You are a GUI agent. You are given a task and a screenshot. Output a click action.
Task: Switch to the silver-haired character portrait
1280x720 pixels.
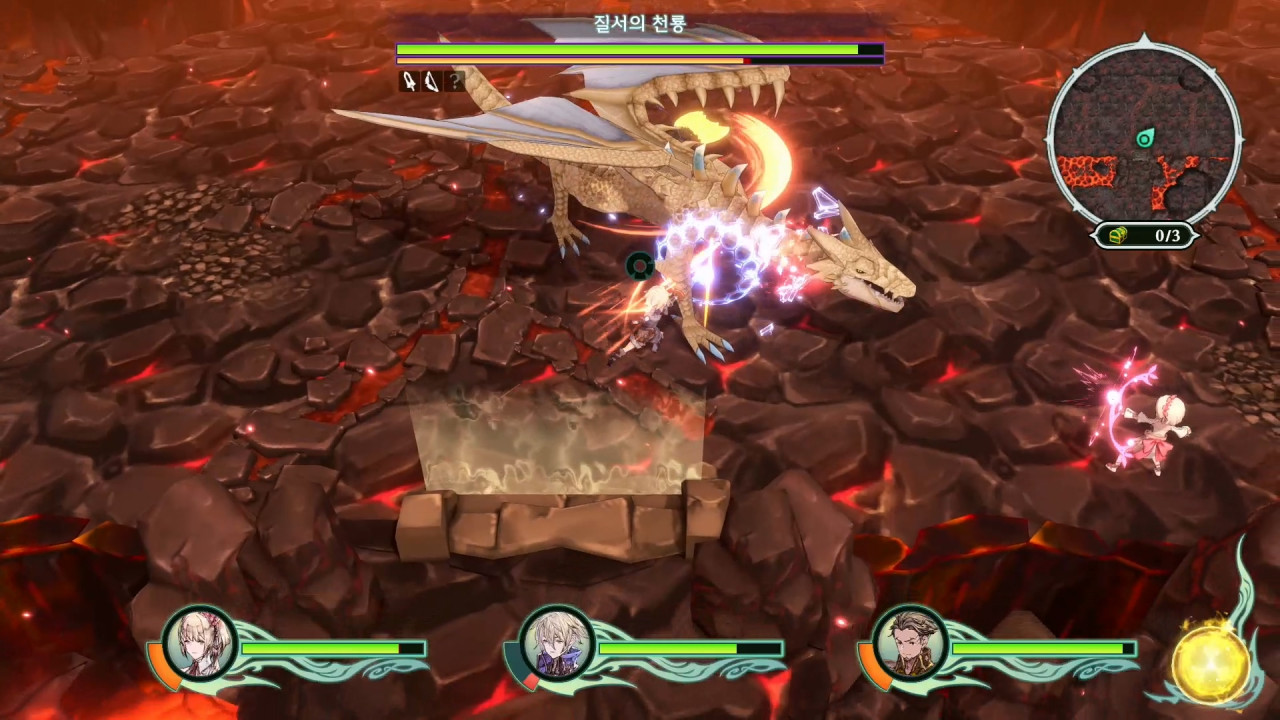point(555,643)
